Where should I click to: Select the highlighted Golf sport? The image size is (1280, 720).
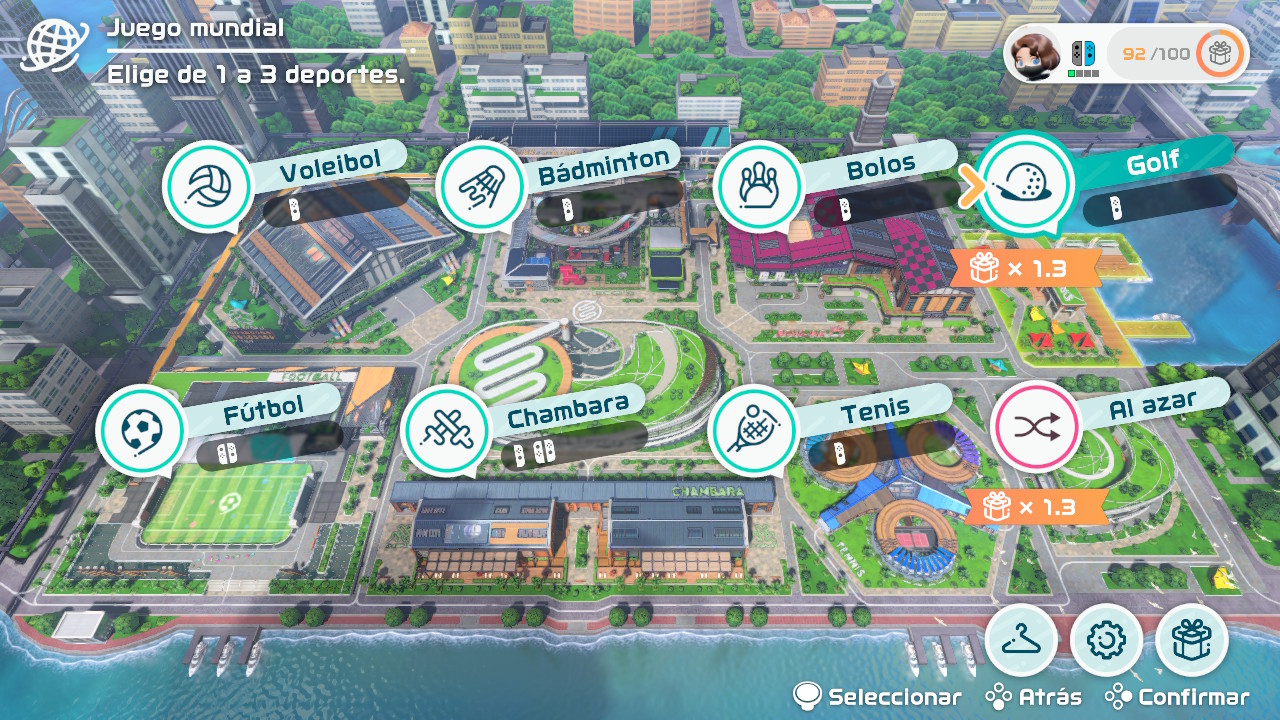click(1024, 184)
